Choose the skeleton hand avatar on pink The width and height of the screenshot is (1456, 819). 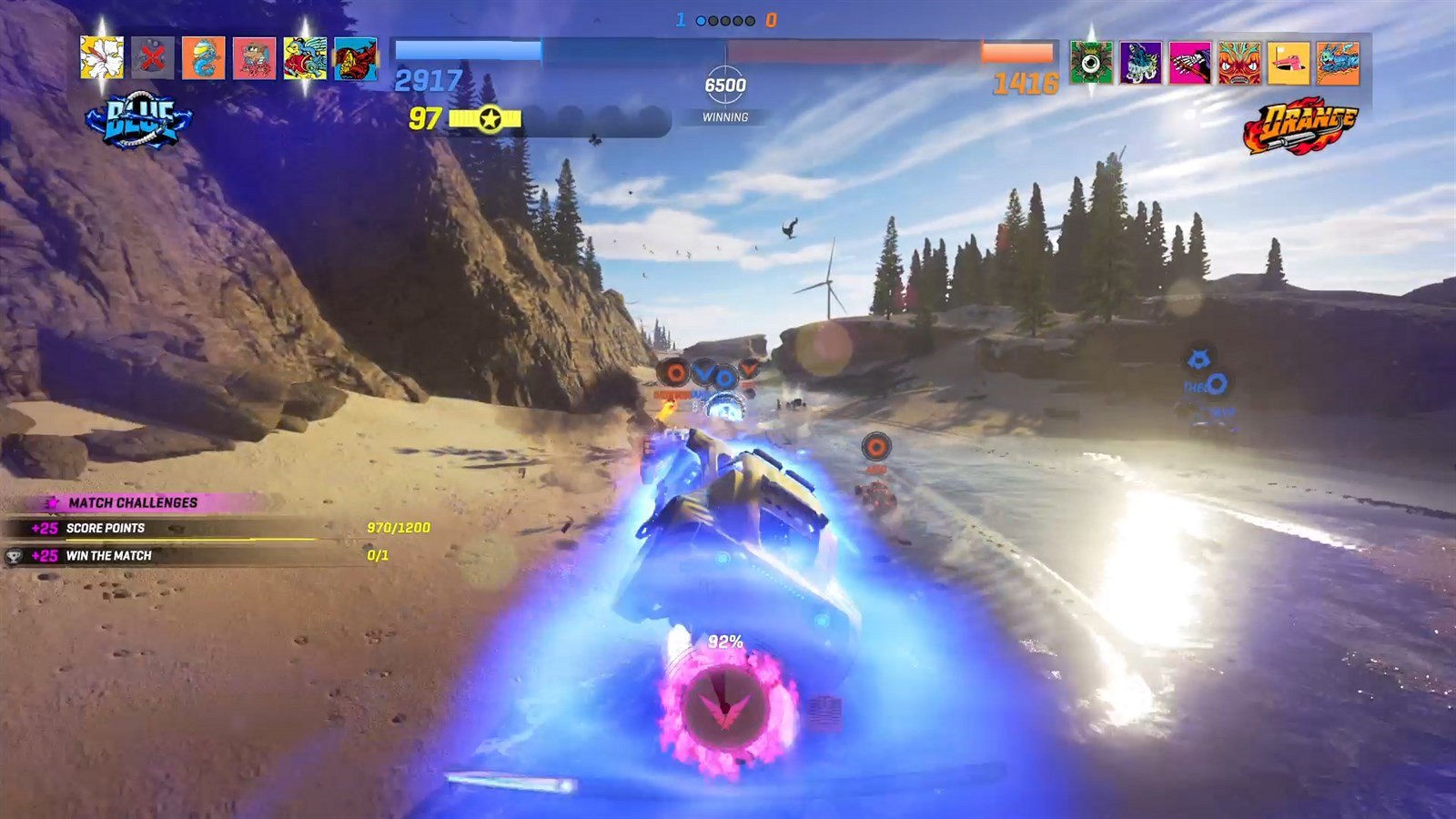(x=1190, y=63)
